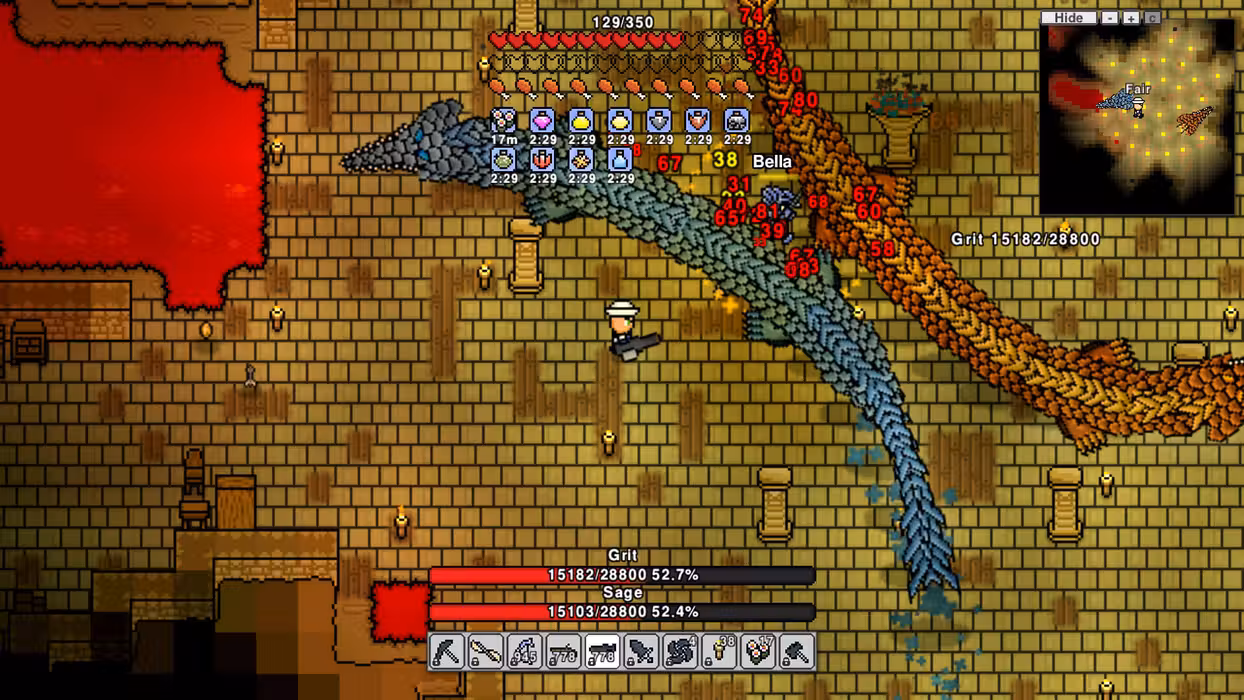Select the torch stack of 38
This screenshot has width=1244, height=700.
click(719, 651)
